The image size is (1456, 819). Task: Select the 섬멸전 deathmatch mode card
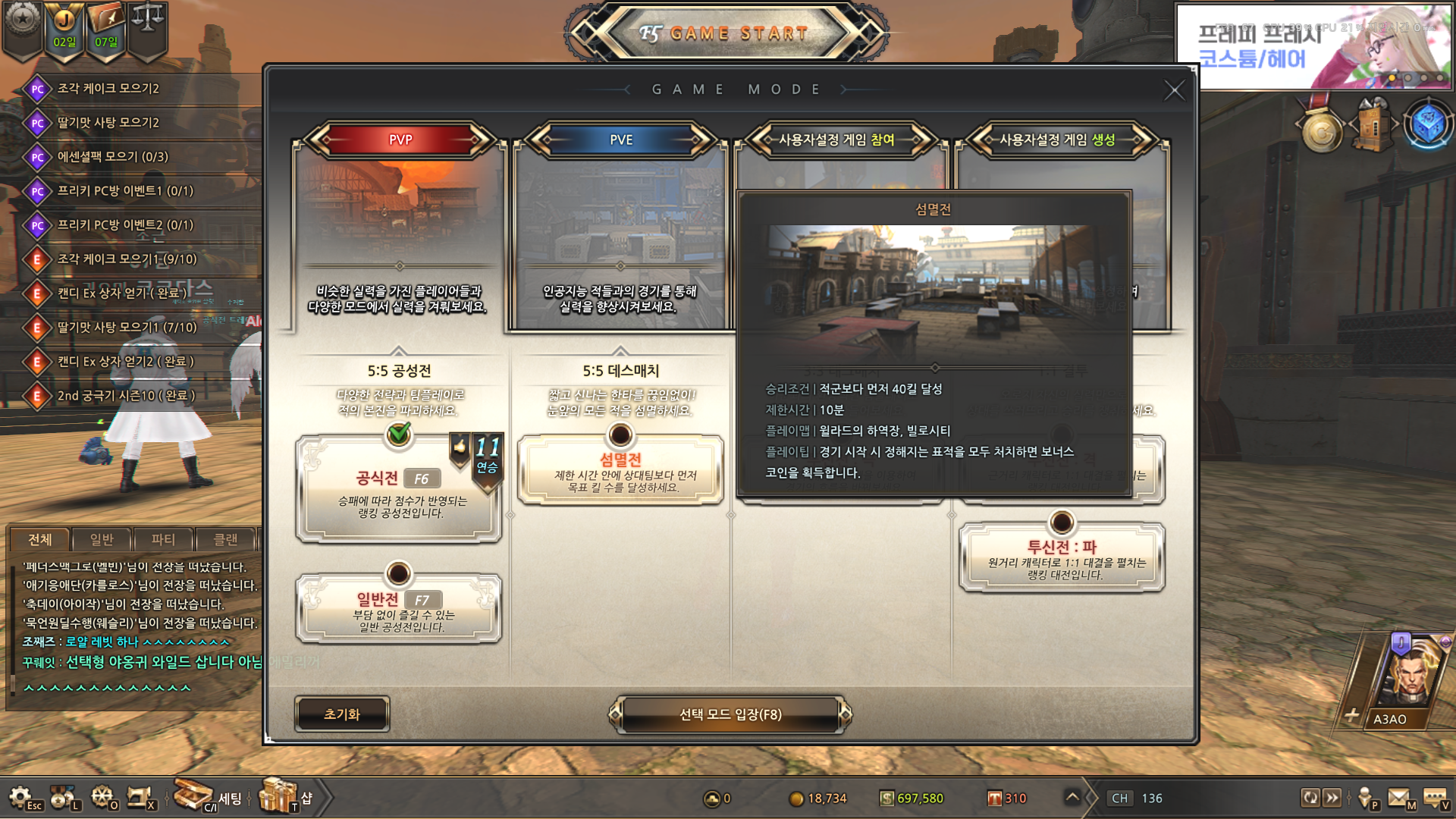point(620,470)
